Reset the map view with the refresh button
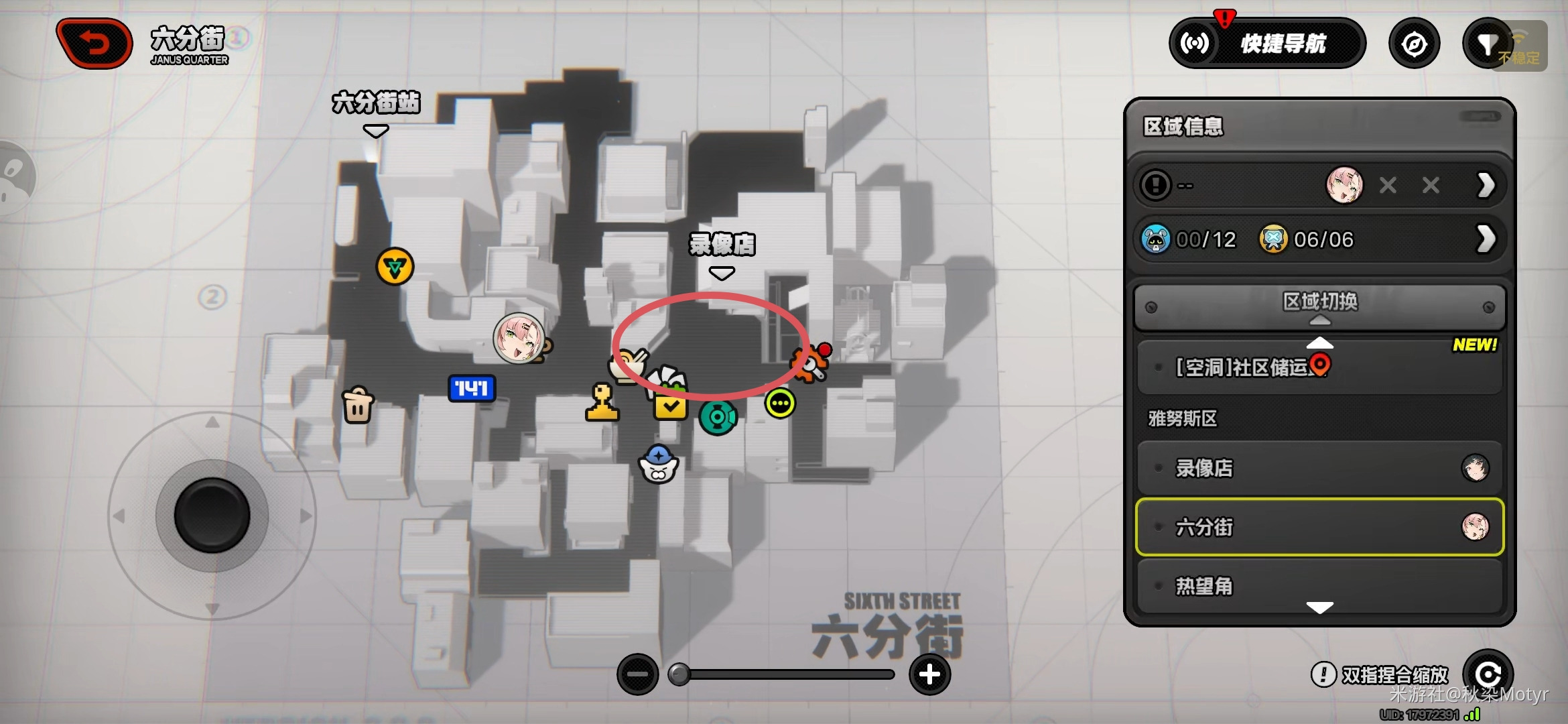This screenshot has height=724, width=1568. click(1488, 674)
